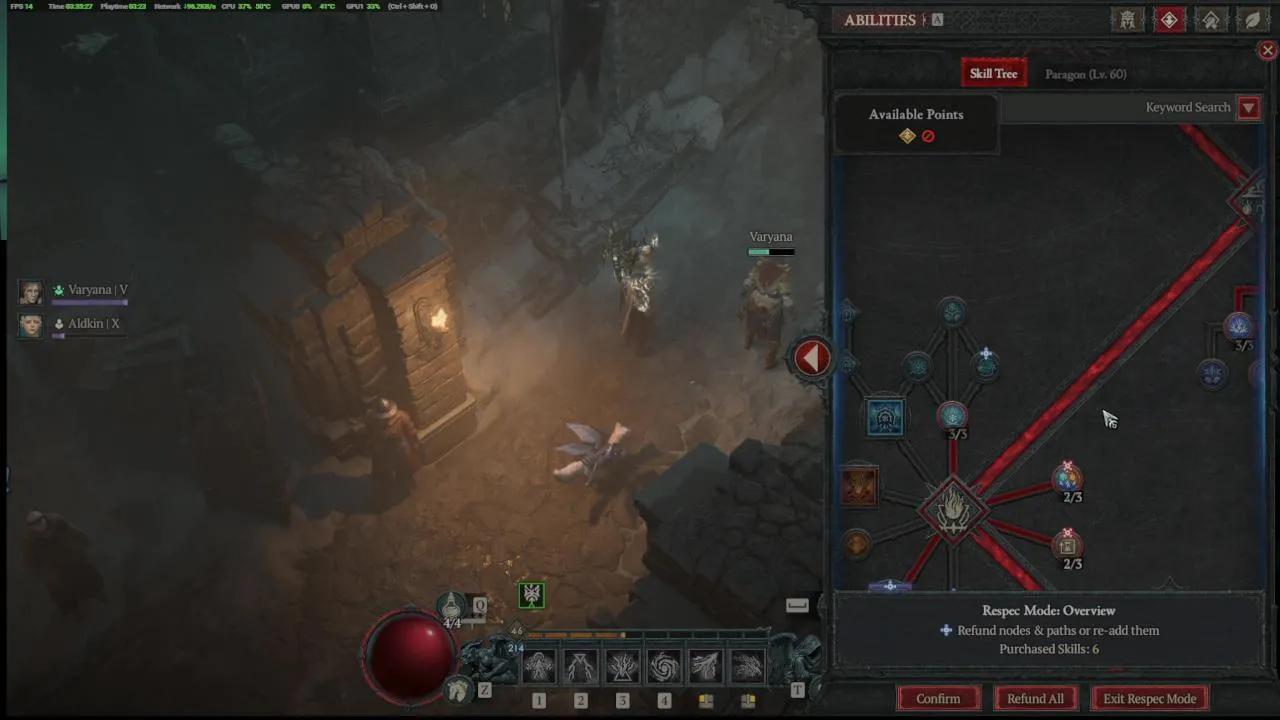1280x720 pixels.
Task: Open the character helmet tab icon
Action: tap(1126, 20)
